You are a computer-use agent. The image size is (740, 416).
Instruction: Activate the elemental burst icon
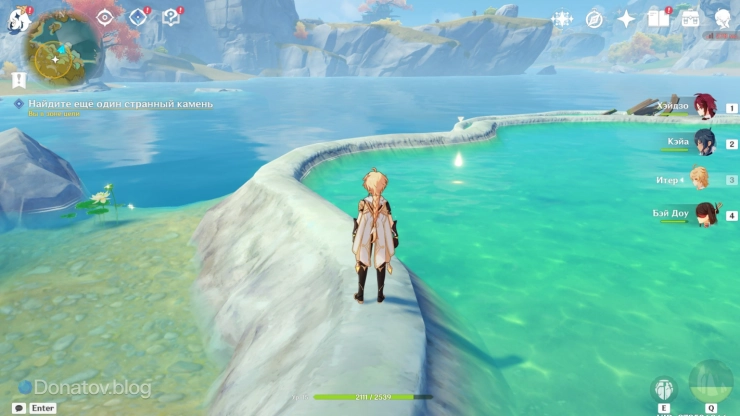[710, 383]
